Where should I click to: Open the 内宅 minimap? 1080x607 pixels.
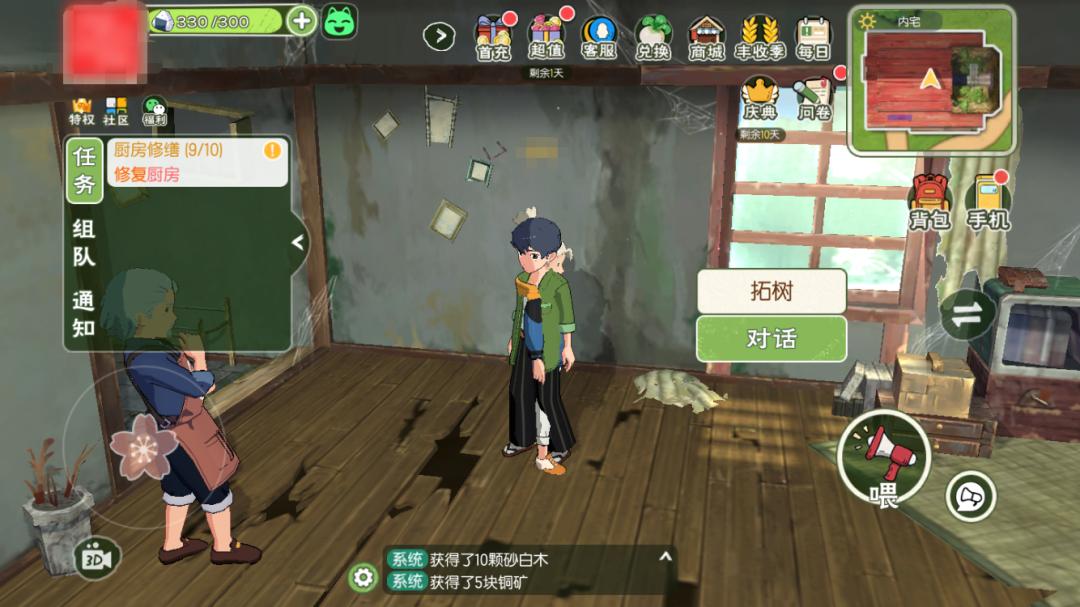pos(931,82)
